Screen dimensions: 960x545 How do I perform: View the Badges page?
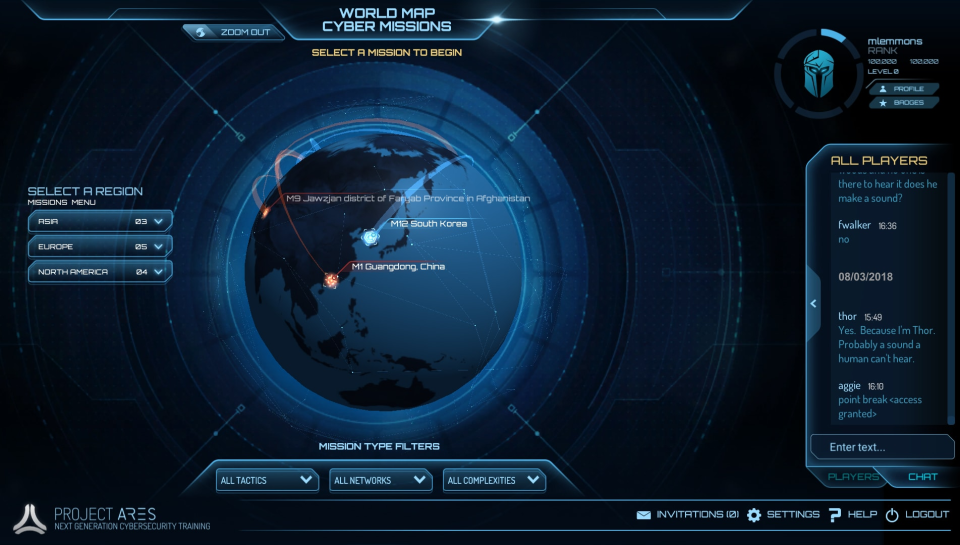click(903, 103)
